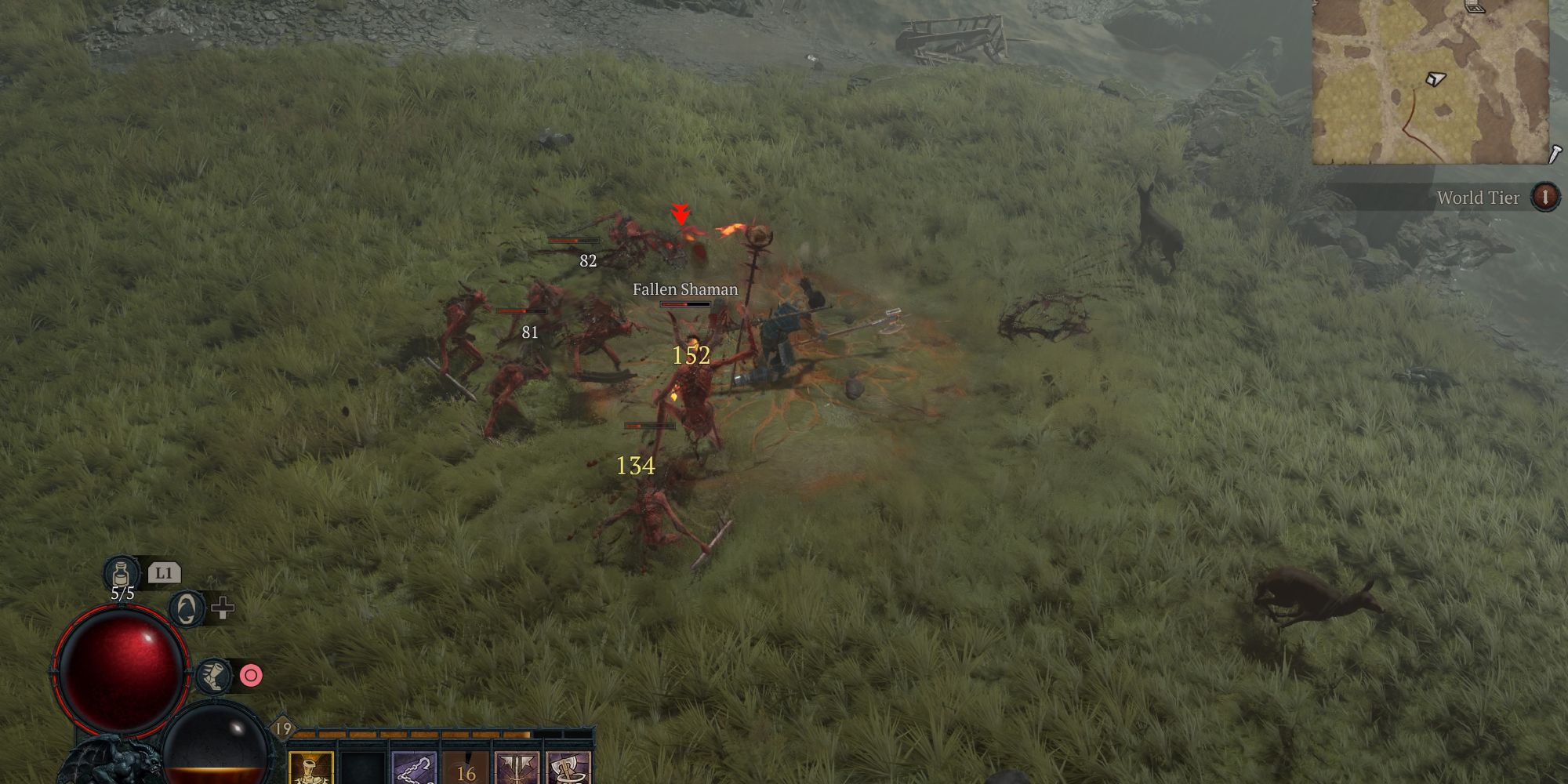Click the L1 potion keybind prompt
The image size is (1568, 784).
(x=165, y=573)
